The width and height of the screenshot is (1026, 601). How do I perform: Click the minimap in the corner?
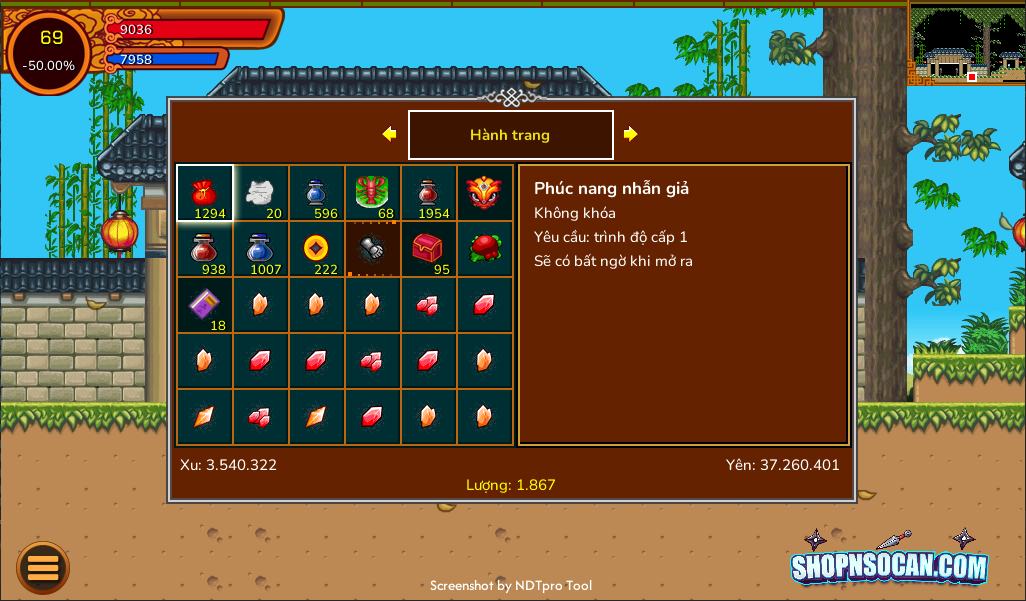coord(966,44)
